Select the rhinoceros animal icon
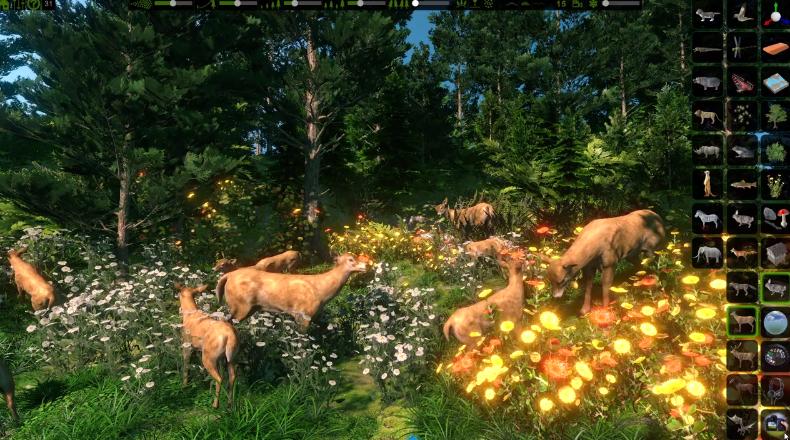 (x=708, y=151)
